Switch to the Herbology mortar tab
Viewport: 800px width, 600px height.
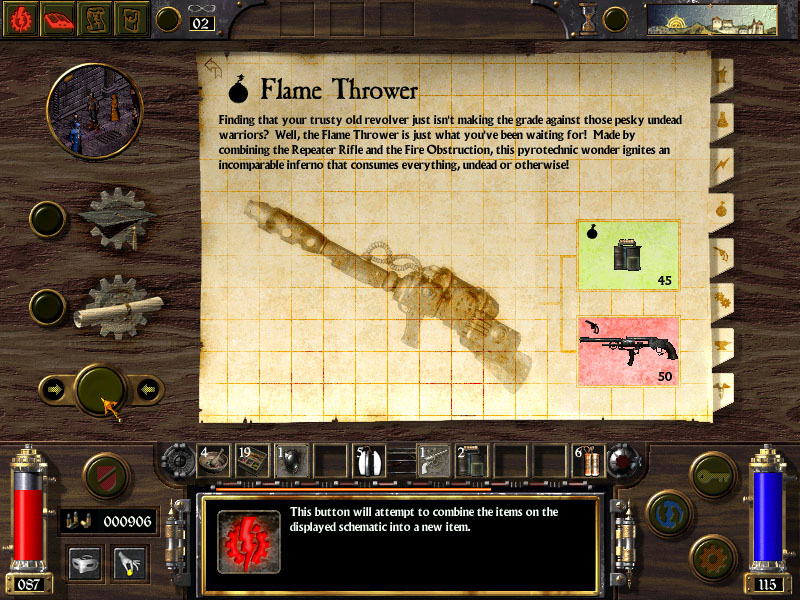point(721,73)
